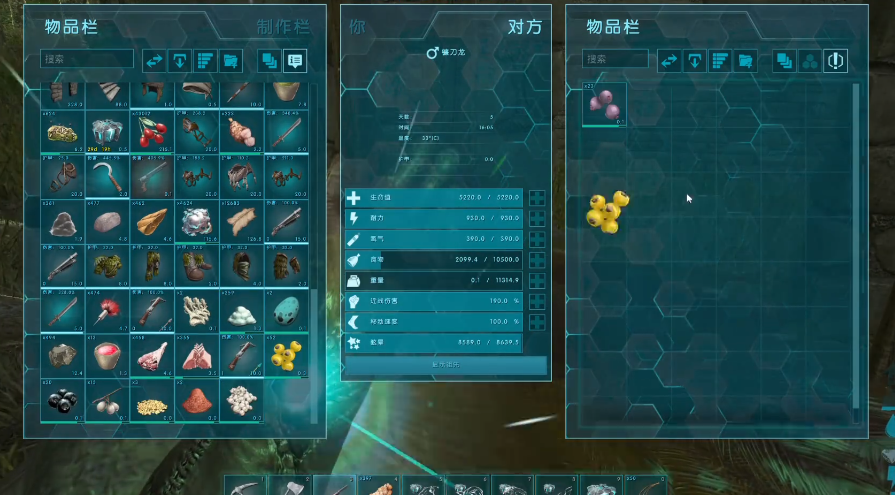Select the 你 tab in the middle panel

point(358,27)
